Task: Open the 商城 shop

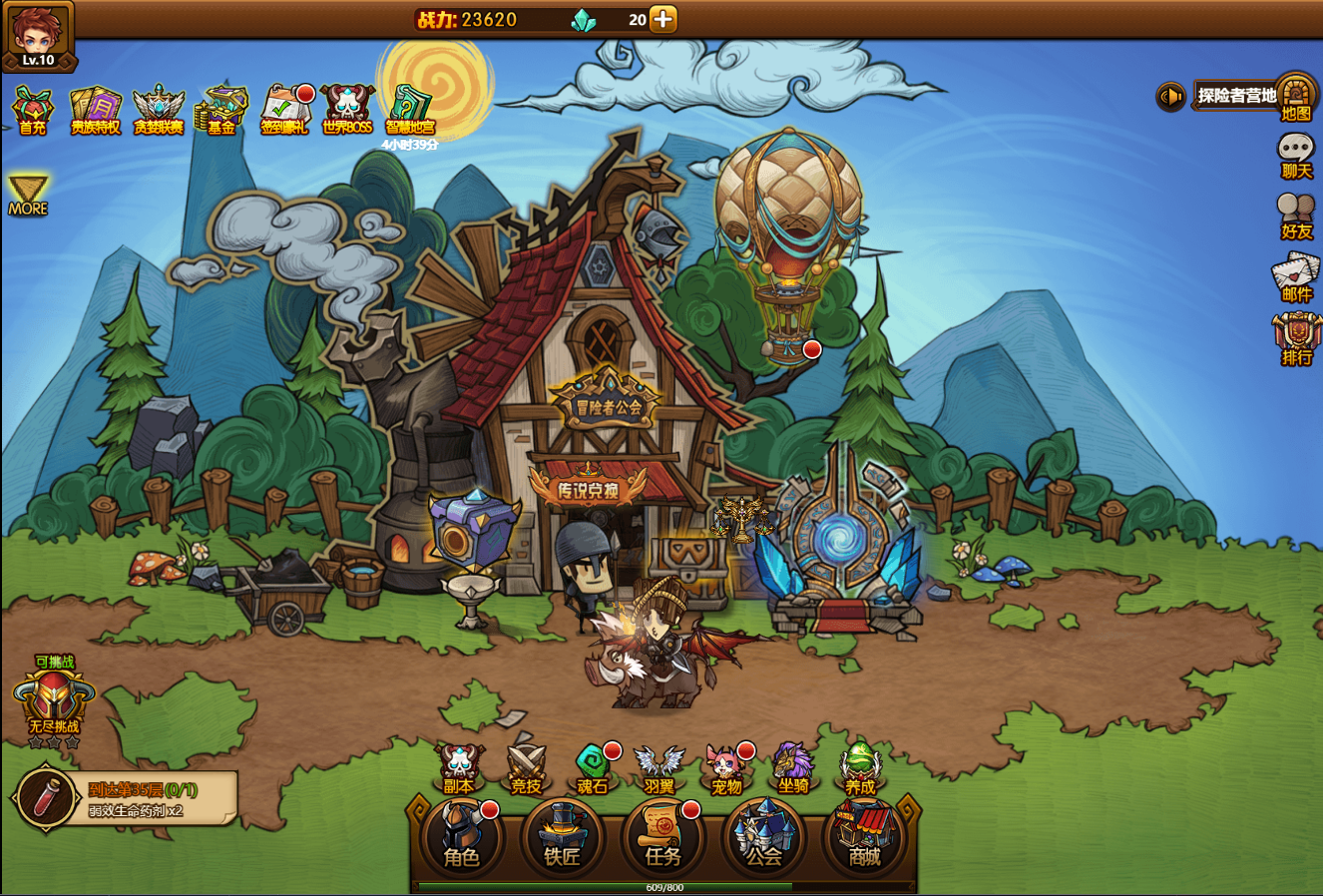Action: tap(864, 839)
